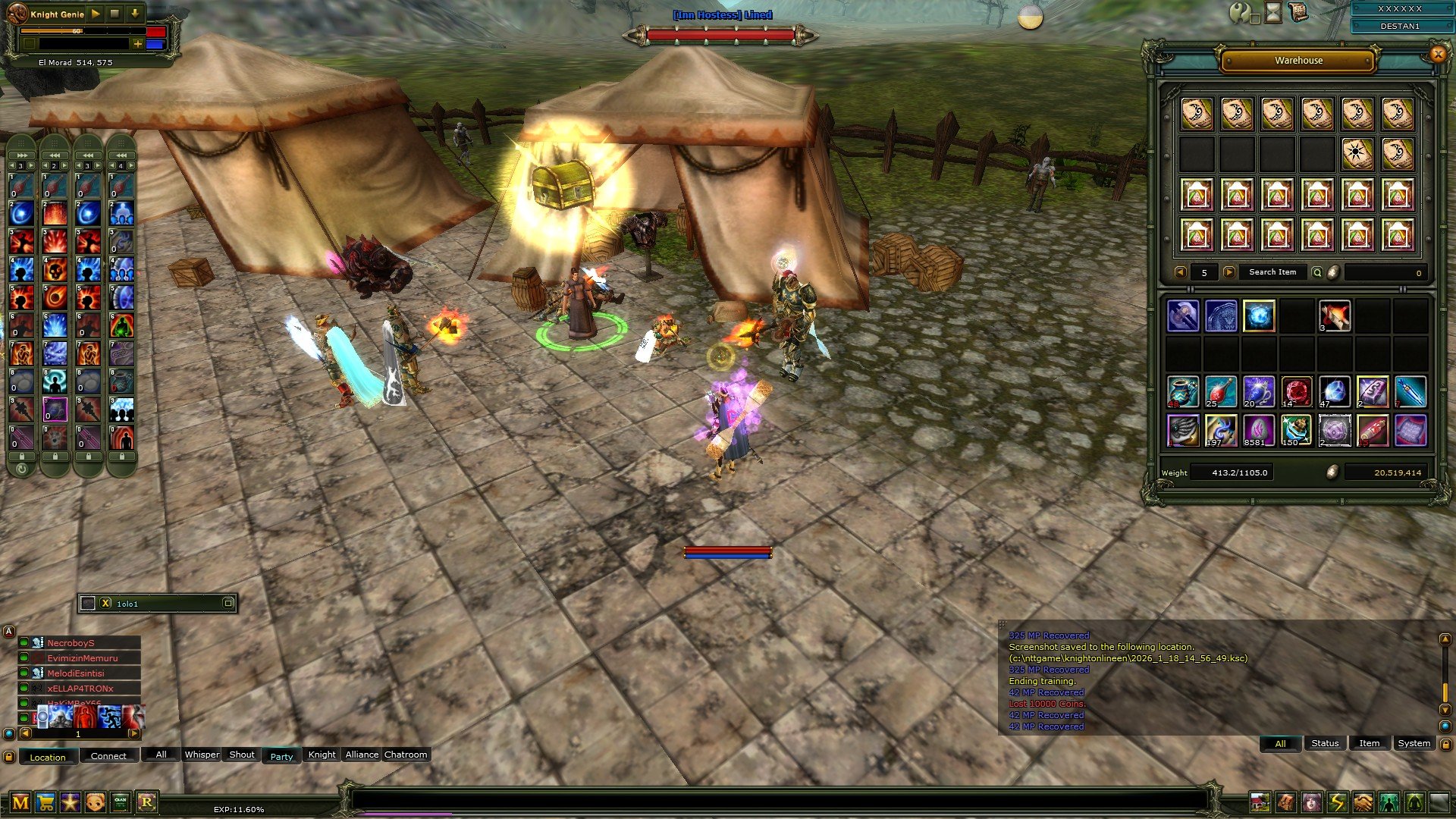Click the 1olo1 chat input field
Image resolution: width=1456 pixels, height=819 pixels.
[x=152, y=604]
